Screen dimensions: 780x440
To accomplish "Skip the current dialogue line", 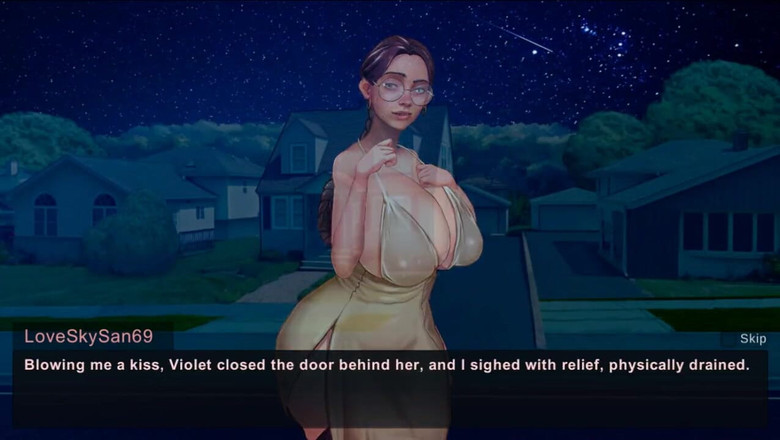I will (753, 339).
